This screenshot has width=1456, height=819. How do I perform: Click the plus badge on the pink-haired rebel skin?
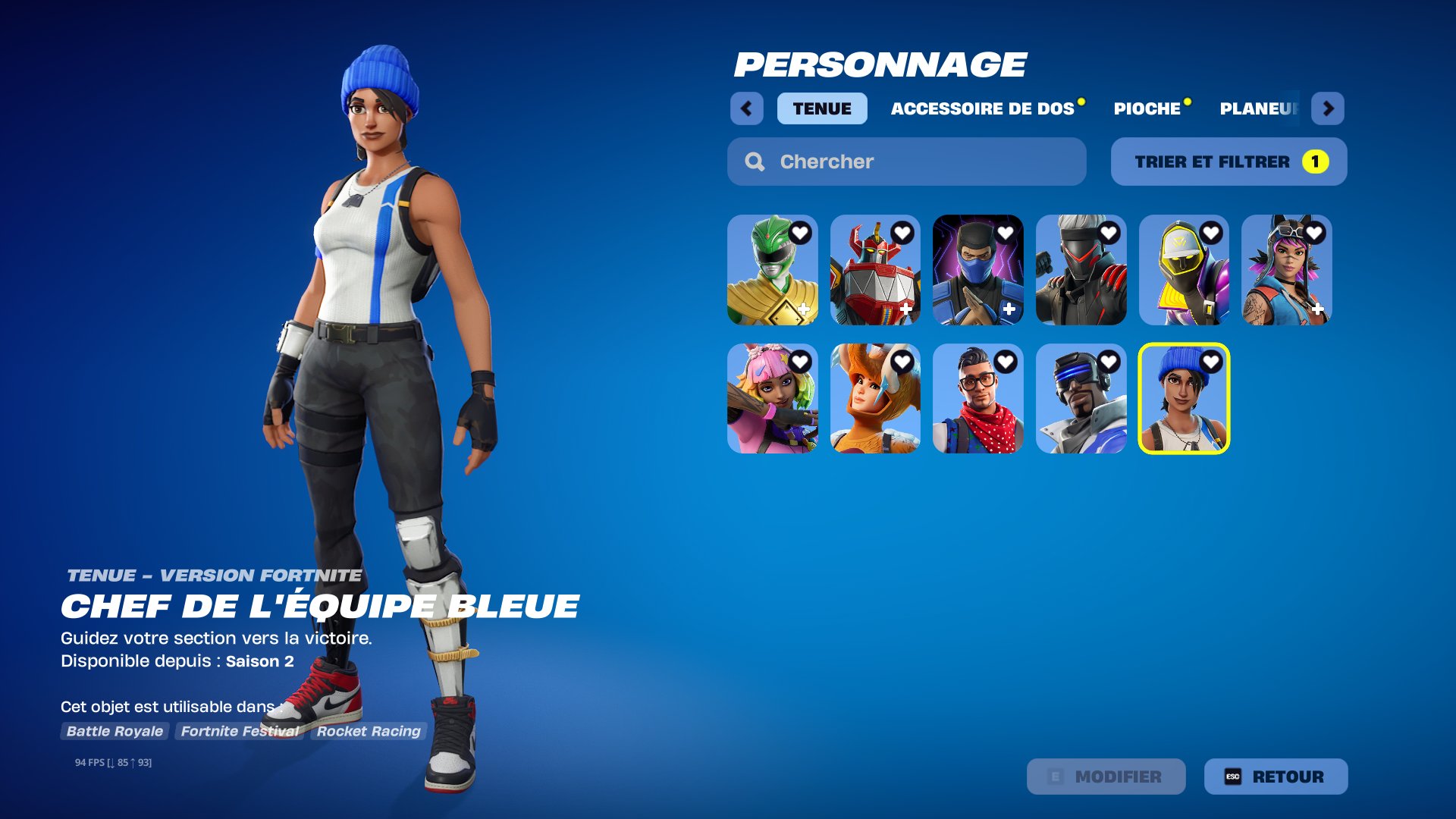pos(1318,309)
